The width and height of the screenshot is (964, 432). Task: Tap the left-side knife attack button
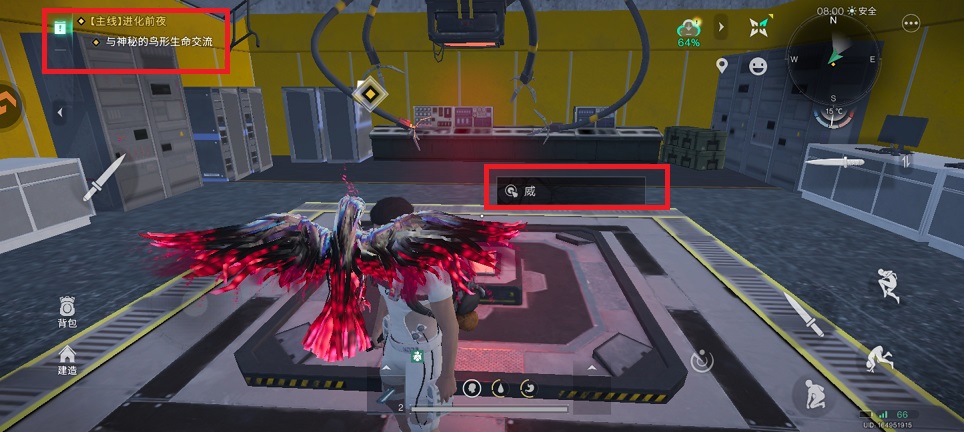(x=105, y=176)
